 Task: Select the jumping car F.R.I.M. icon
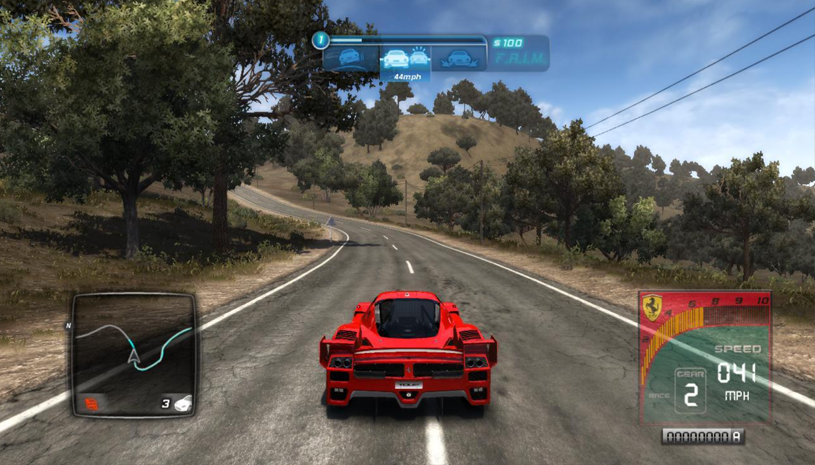tap(462, 58)
